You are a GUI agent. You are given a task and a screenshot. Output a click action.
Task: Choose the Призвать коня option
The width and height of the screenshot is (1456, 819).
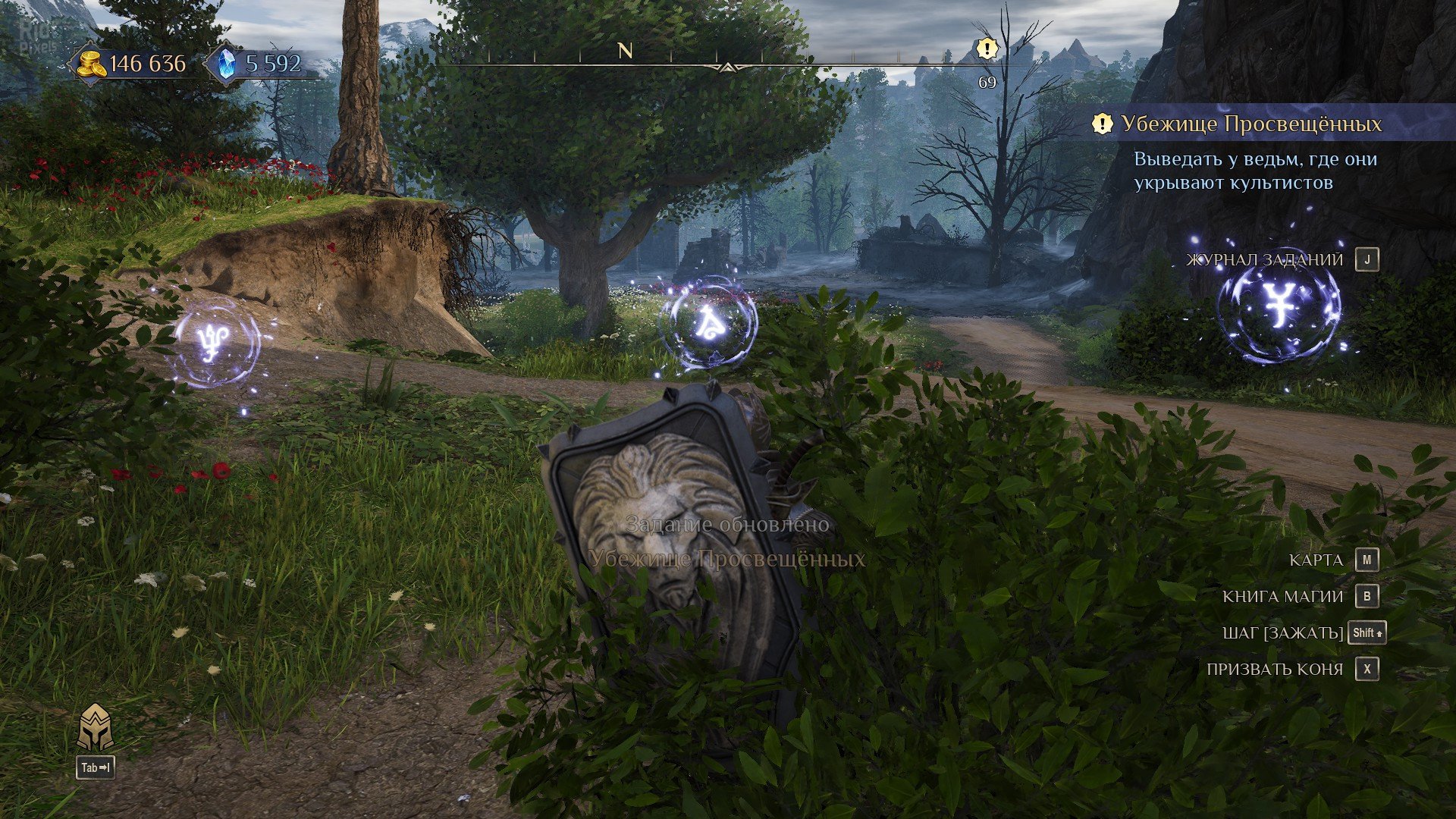[1274, 669]
